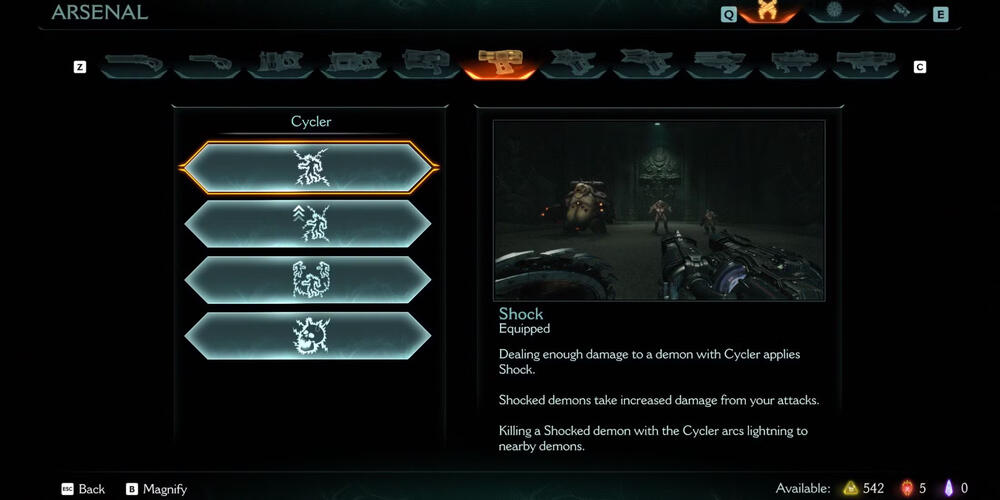Pick the electrified skull upgrade
Screen dimensions: 1000x500
[x=308, y=336]
